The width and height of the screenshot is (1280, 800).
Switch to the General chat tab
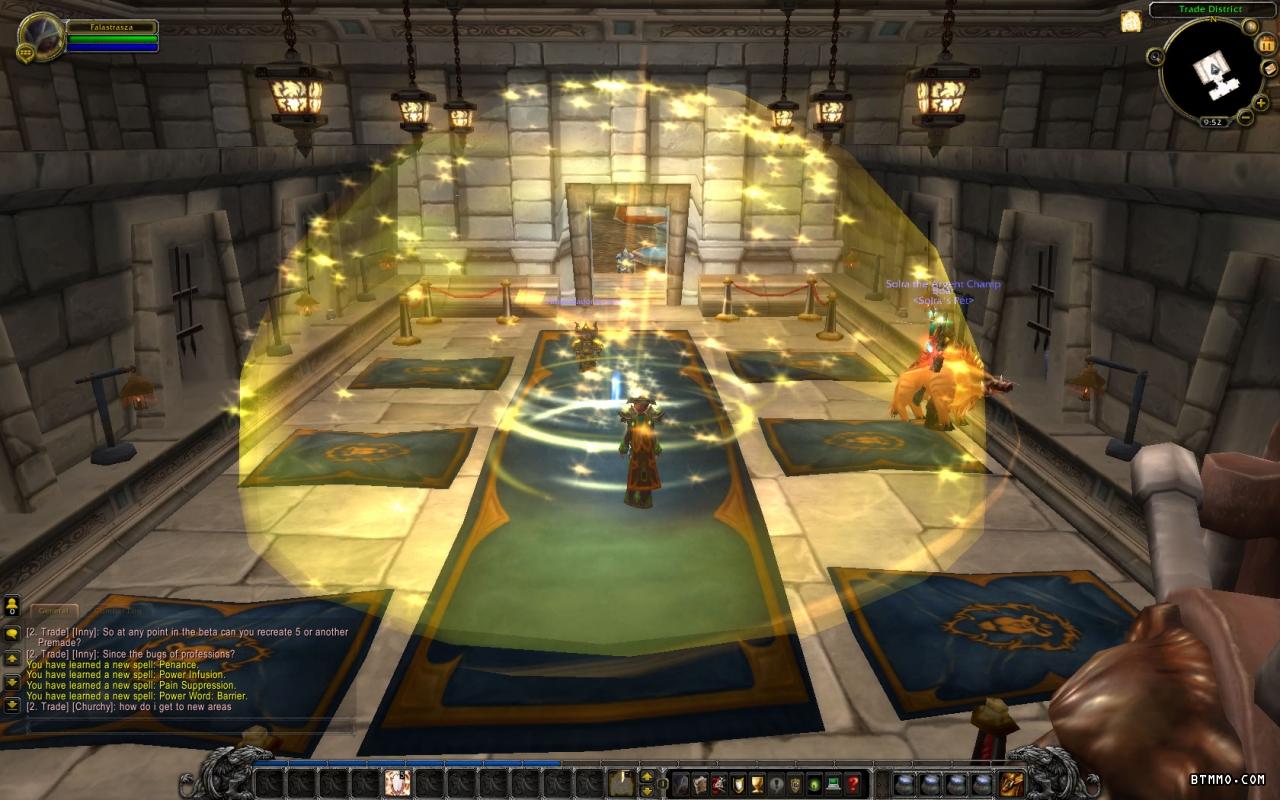[x=53, y=610]
